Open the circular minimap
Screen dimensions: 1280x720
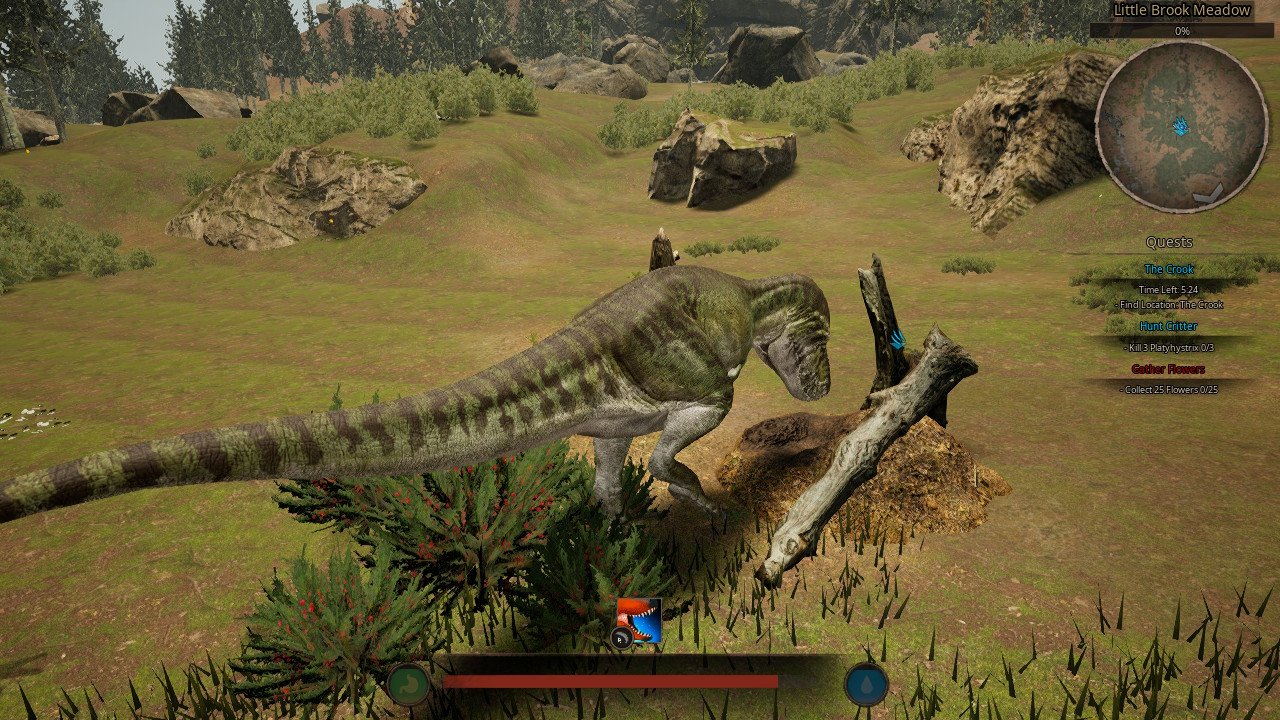point(1181,126)
